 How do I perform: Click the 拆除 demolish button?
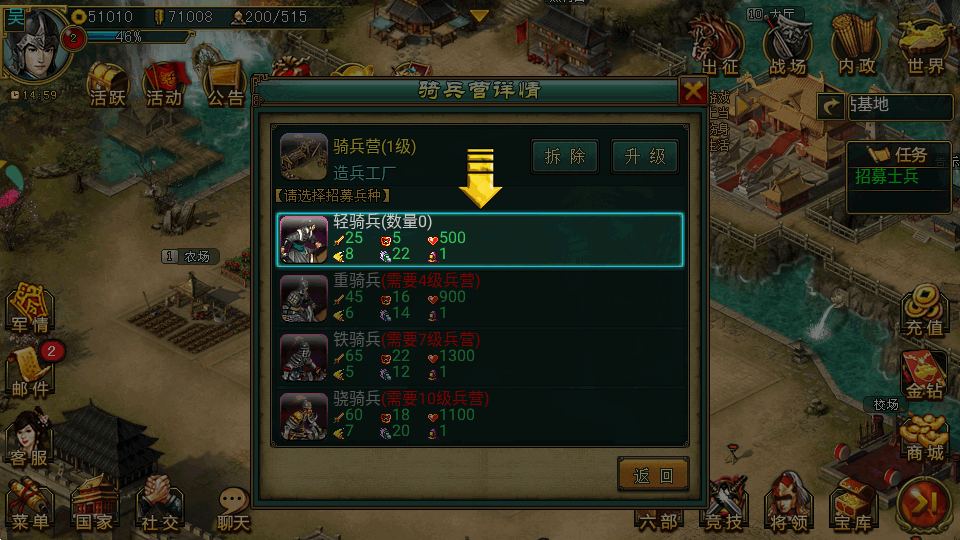click(x=565, y=157)
